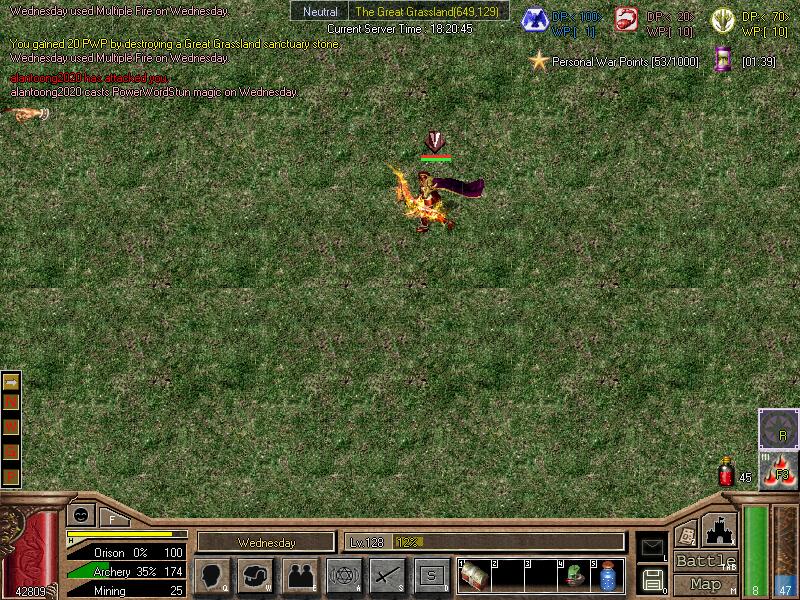Image resolution: width=800 pixels, height=600 pixels.
Task: Open the party members icon
Action: [x=300, y=575]
